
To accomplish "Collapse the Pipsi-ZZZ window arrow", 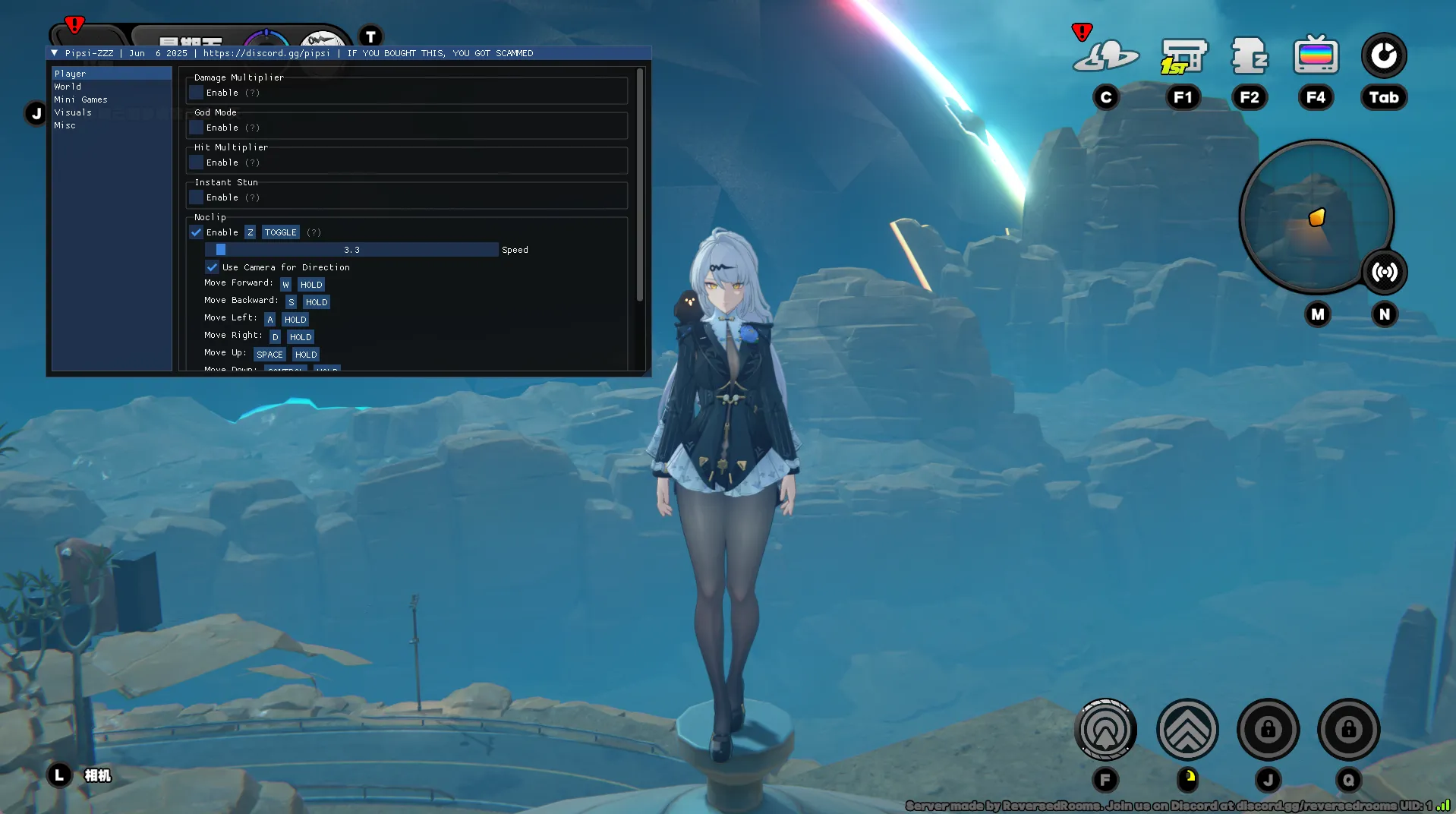I will [55, 53].
